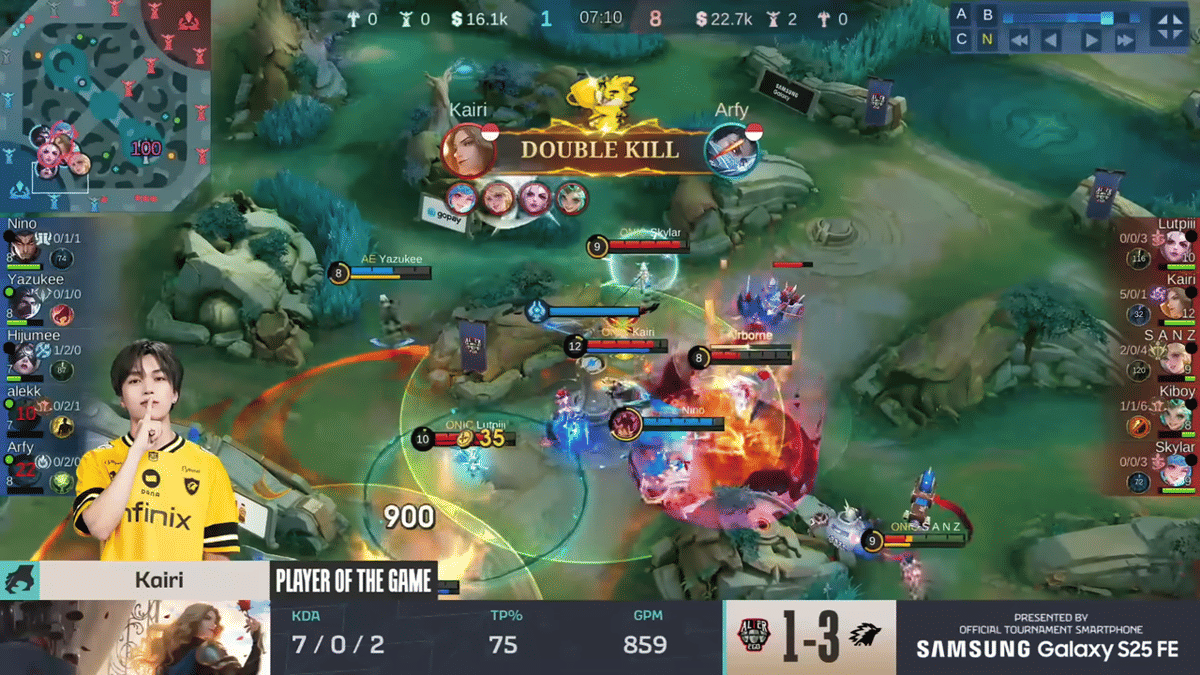This screenshot has height=675, width=1200.
Task: Step back with the single left arrow
Action: pyautogui.click(x=1051, y=41)
